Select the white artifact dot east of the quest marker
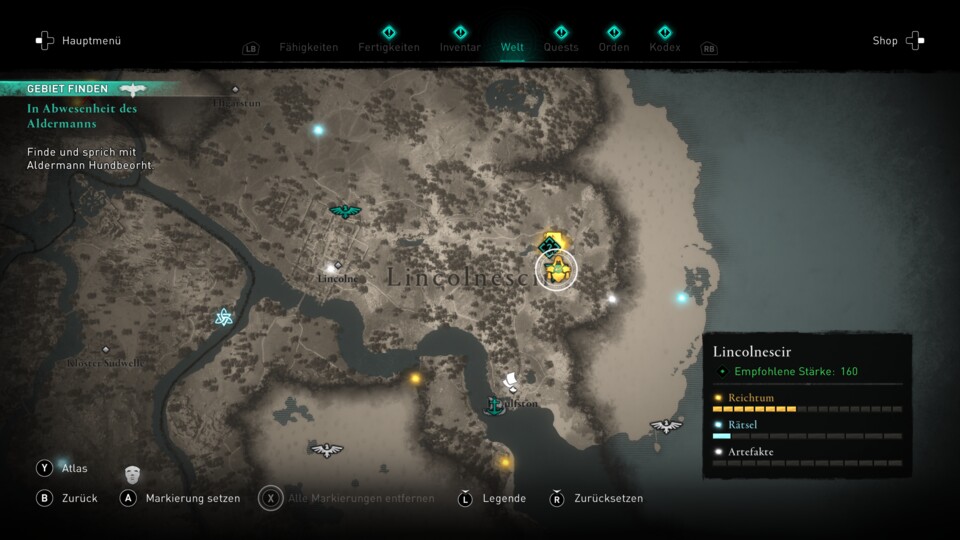This screenshot has height=540, width=960. pyautogui.click(x=612, y=298)
